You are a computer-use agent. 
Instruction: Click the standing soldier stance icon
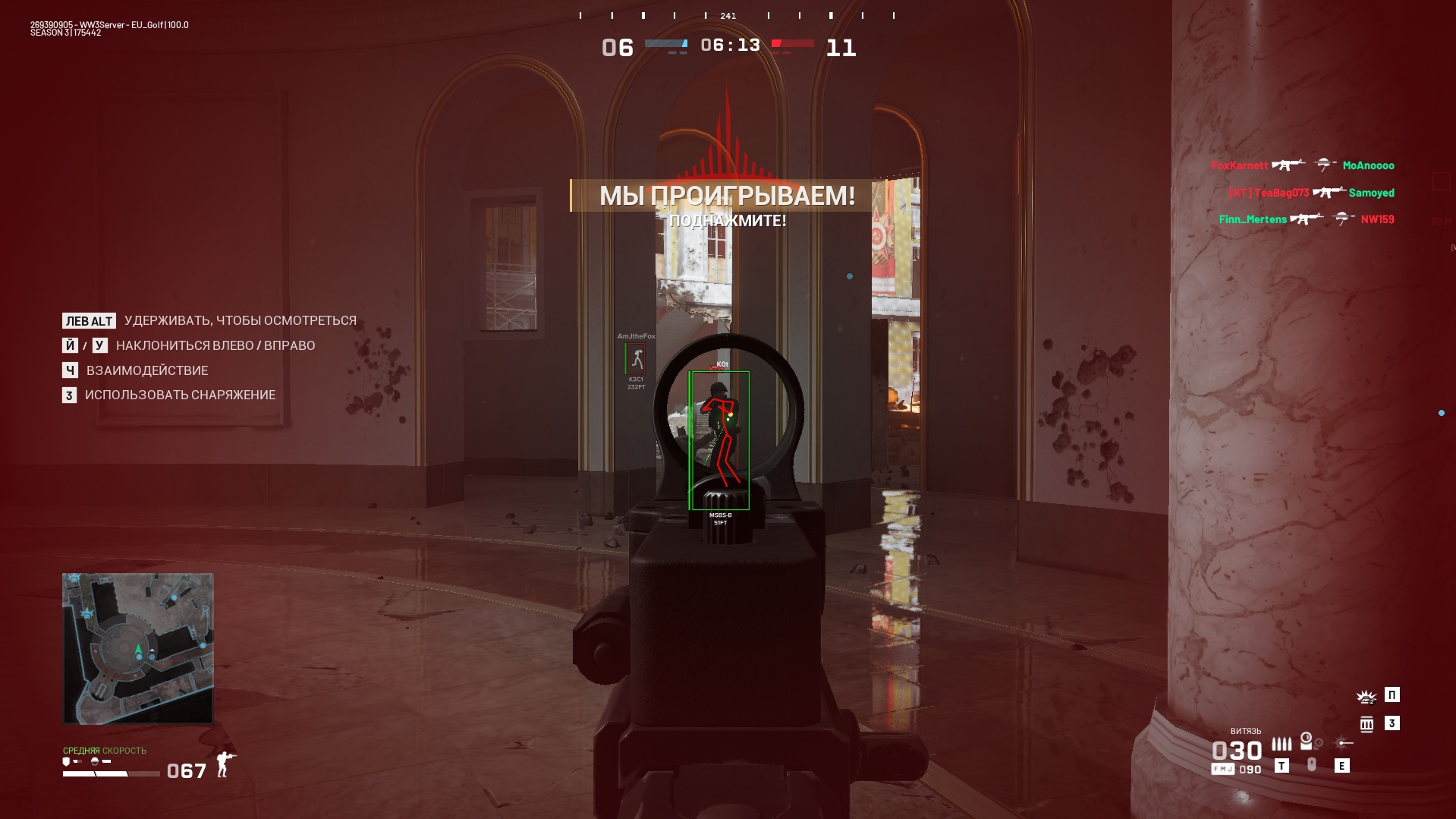225,764
